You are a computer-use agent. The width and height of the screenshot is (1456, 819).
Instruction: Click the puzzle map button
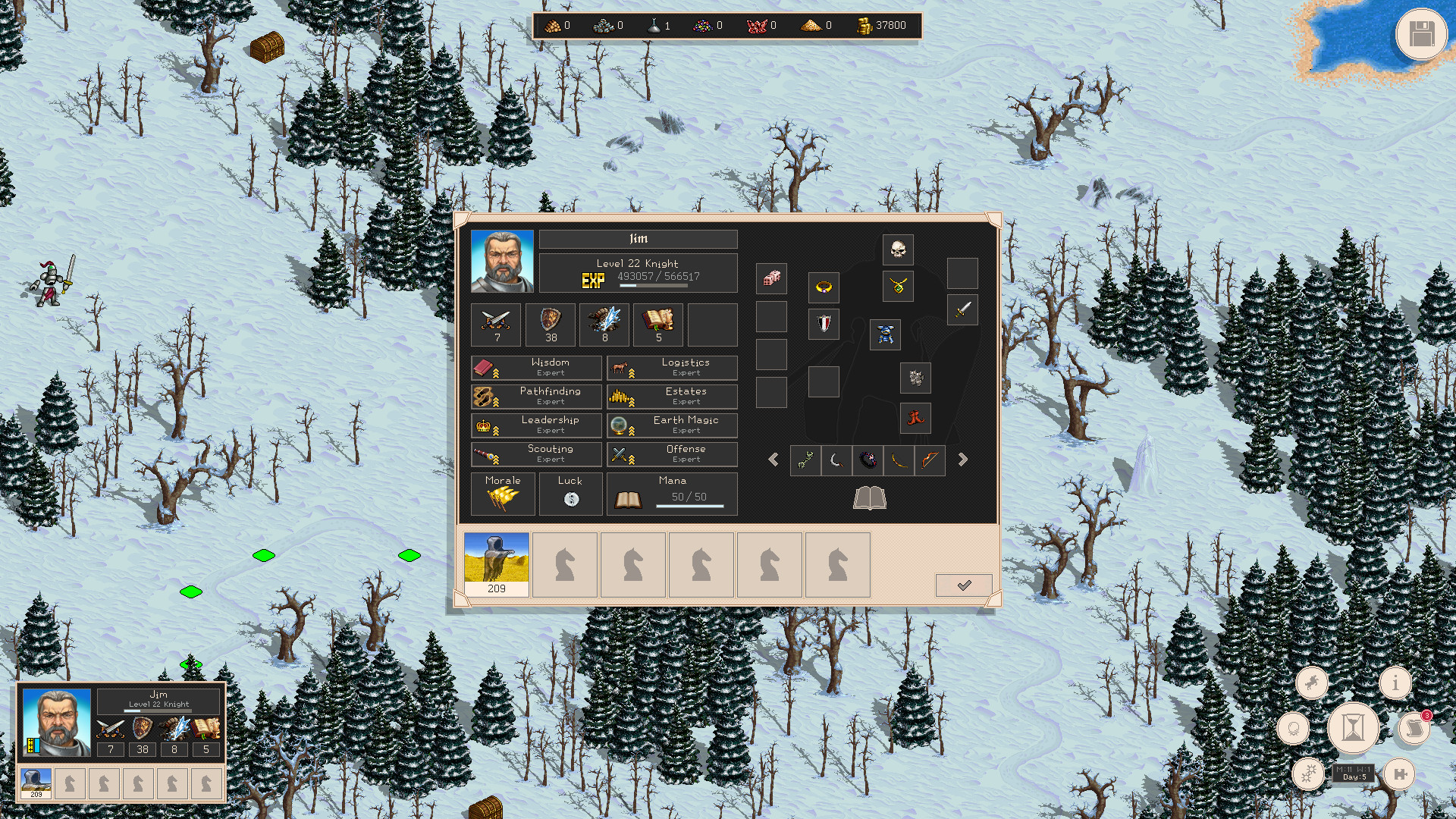click(x=1400, y=774)
